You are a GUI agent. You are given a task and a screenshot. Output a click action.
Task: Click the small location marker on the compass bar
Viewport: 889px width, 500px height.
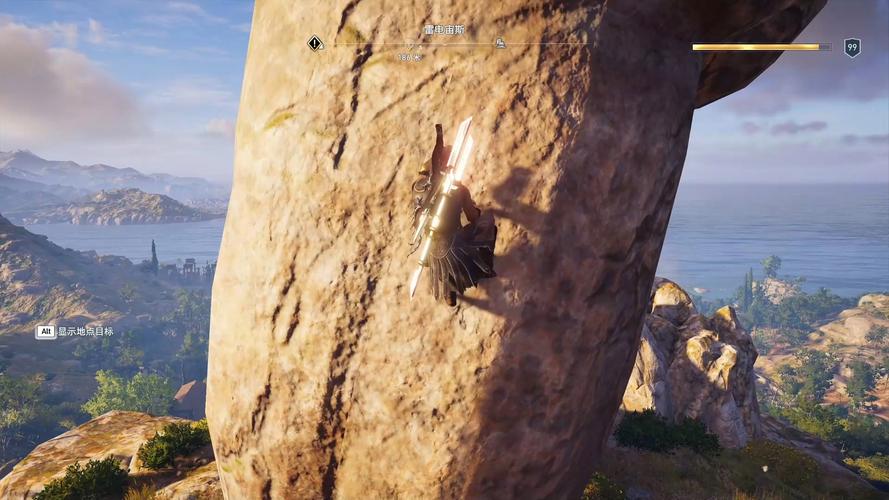pos(499,43)
